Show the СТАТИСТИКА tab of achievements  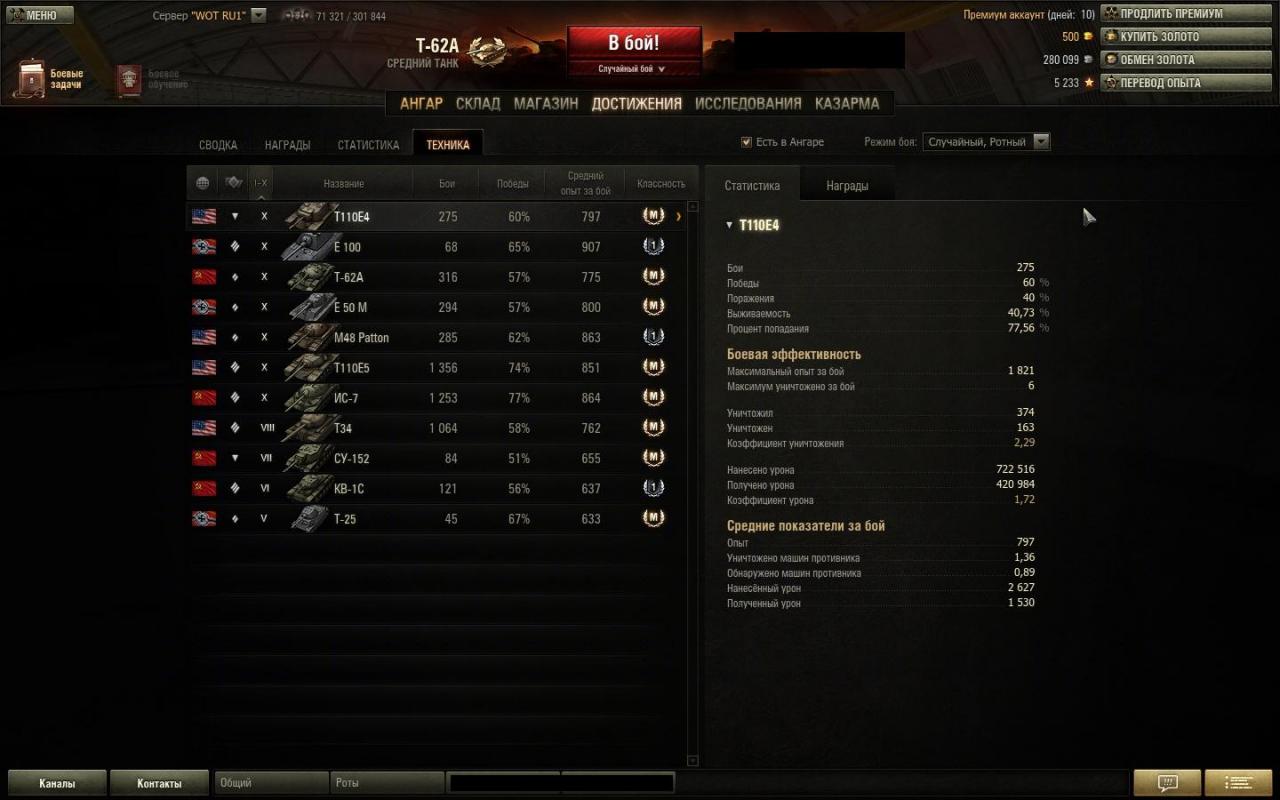click(x=368, y=145)
